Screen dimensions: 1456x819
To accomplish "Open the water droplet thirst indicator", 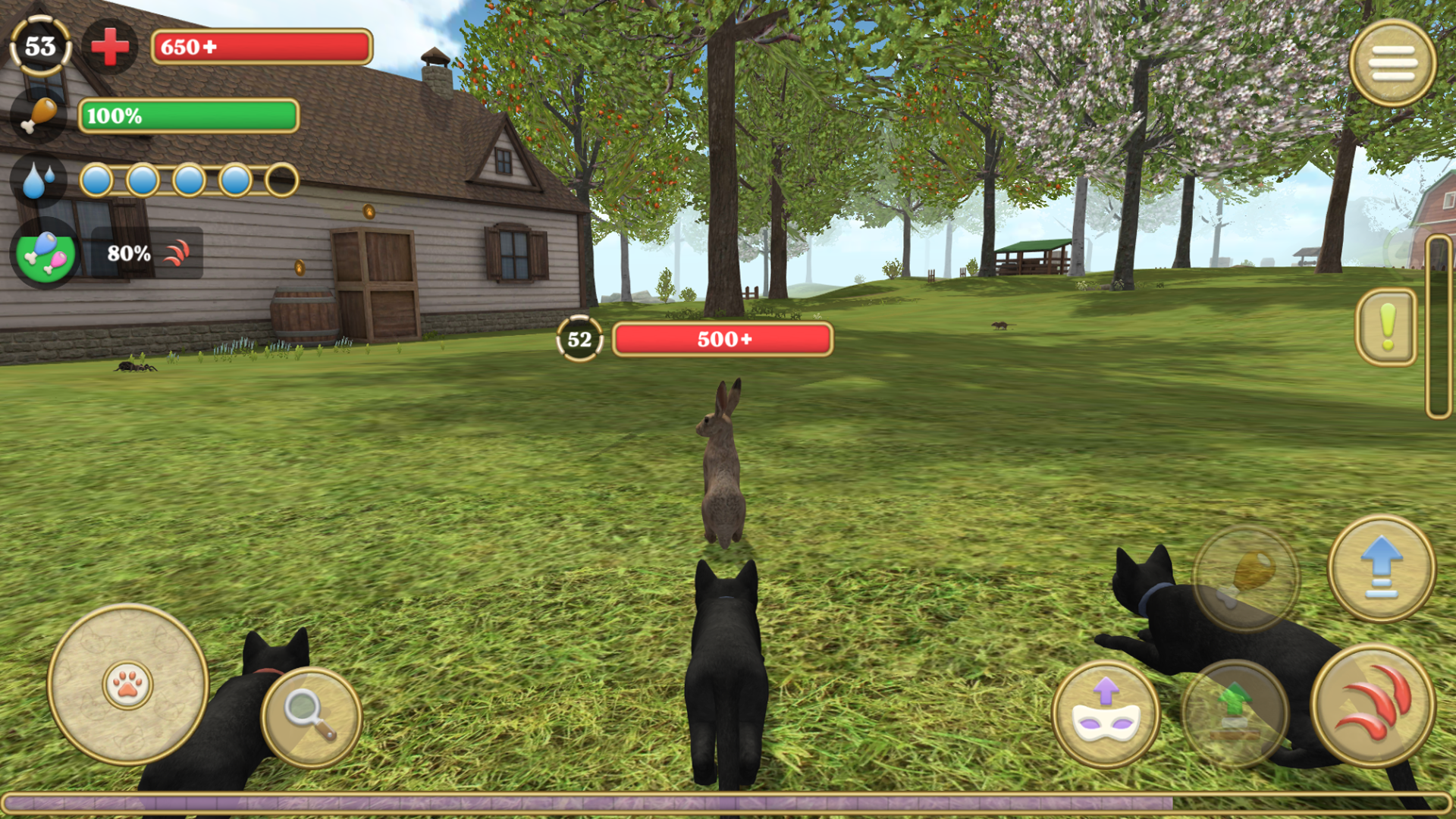I will click(36, 179).
